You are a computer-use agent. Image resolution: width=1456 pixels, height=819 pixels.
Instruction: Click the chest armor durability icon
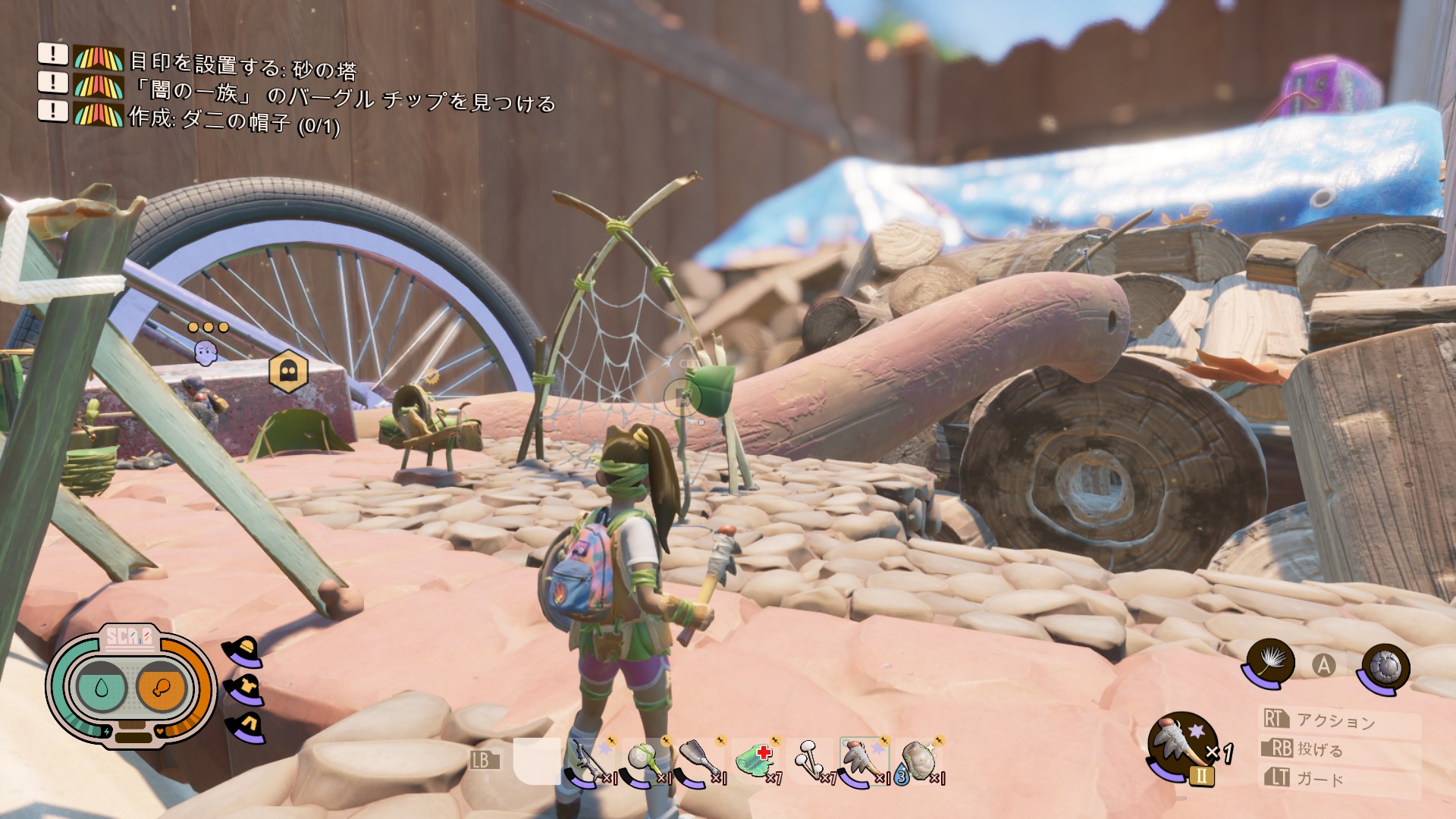[244, 690]
